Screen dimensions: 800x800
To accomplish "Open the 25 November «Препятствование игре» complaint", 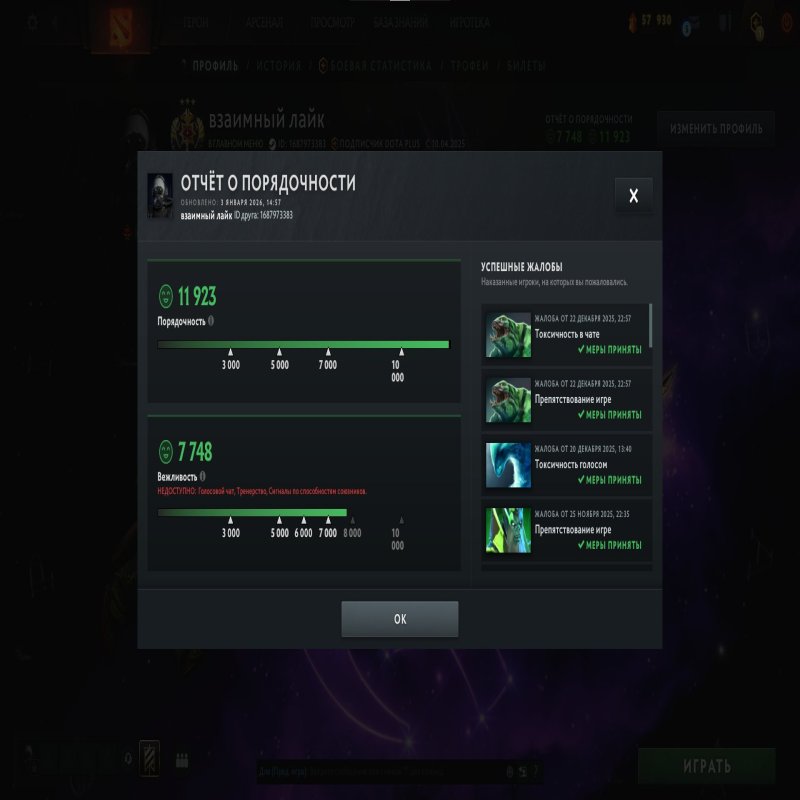I will tap(566, 530).
